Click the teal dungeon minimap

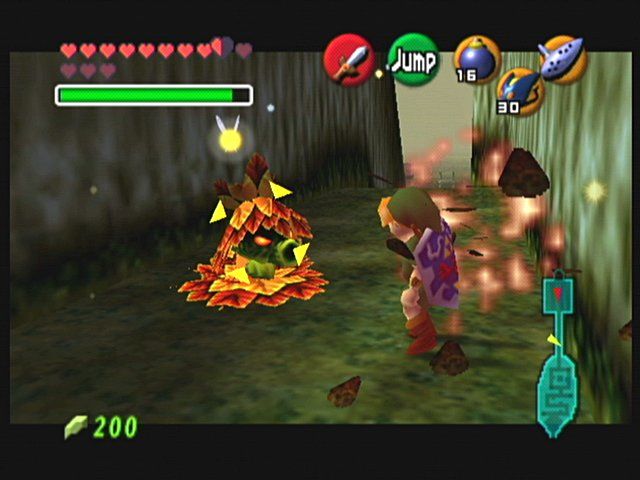click(556, 360)
